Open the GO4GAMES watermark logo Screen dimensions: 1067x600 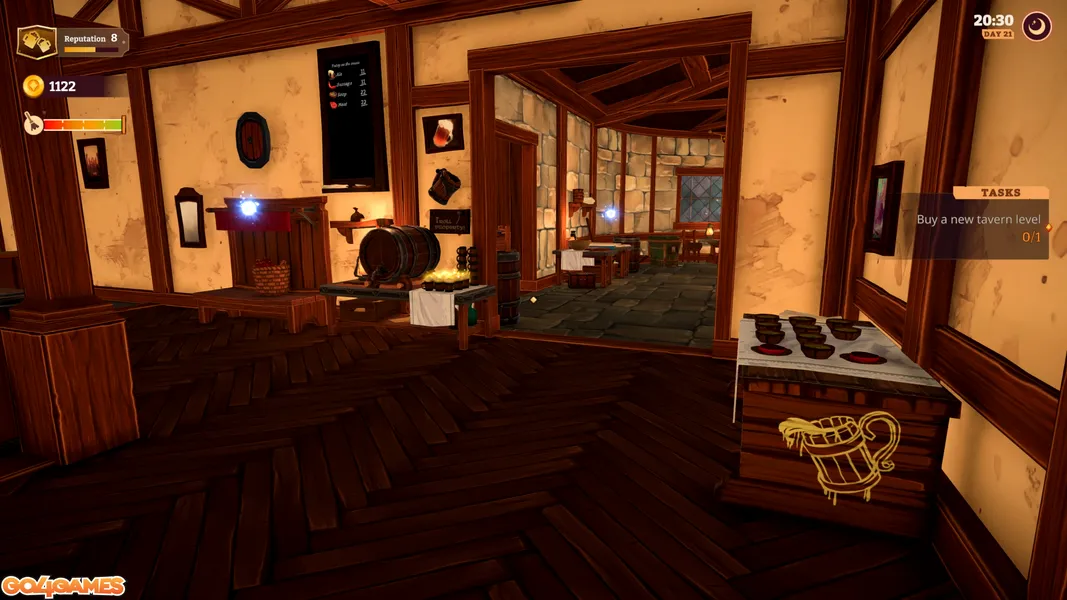(x=63, y=586)
